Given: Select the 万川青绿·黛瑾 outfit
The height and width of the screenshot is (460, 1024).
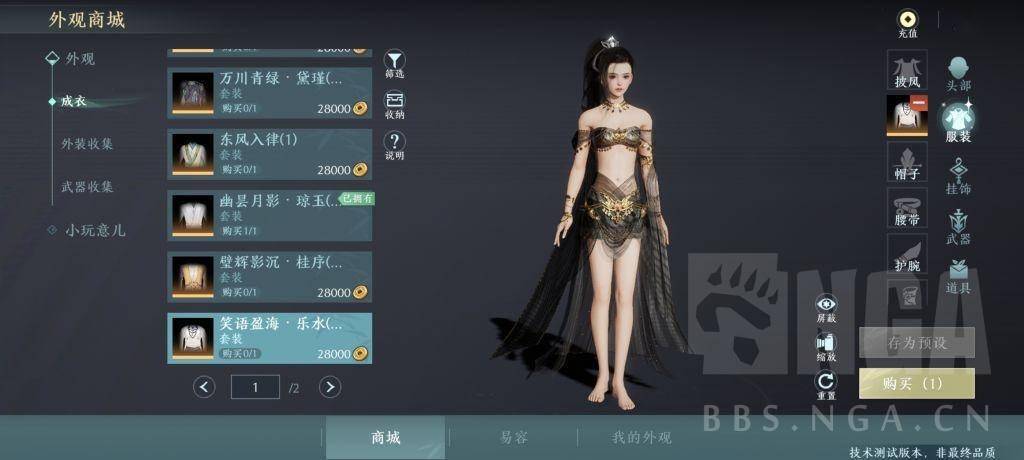Looking at the screenshot, I should coord(270,93).
